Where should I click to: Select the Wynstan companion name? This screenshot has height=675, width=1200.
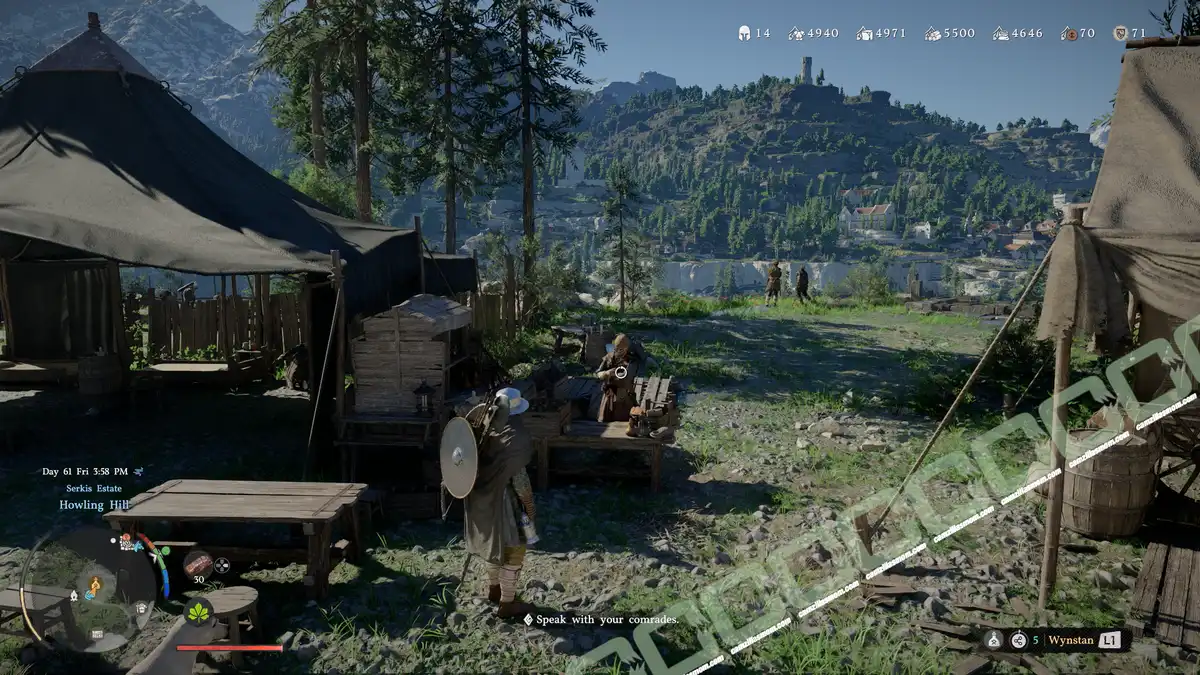tap(1069, 640)
